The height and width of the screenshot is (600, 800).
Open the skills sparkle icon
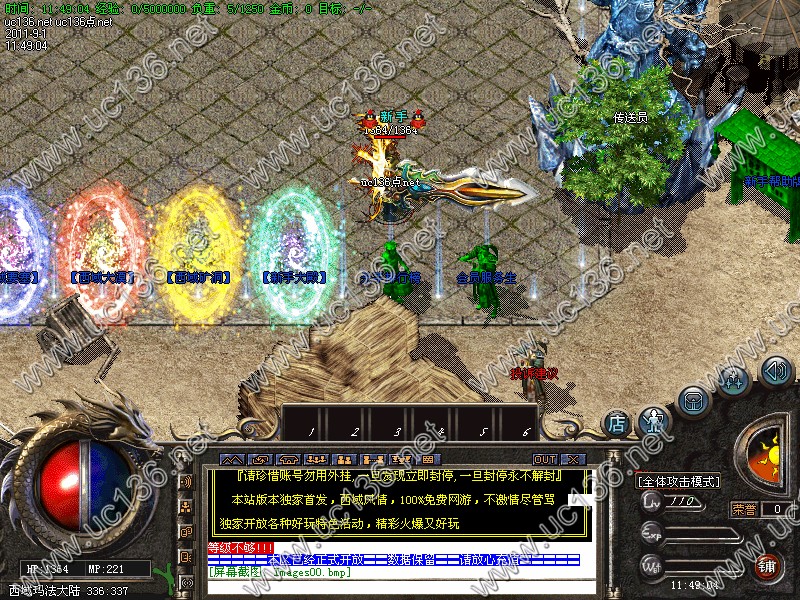pos(733,379)
